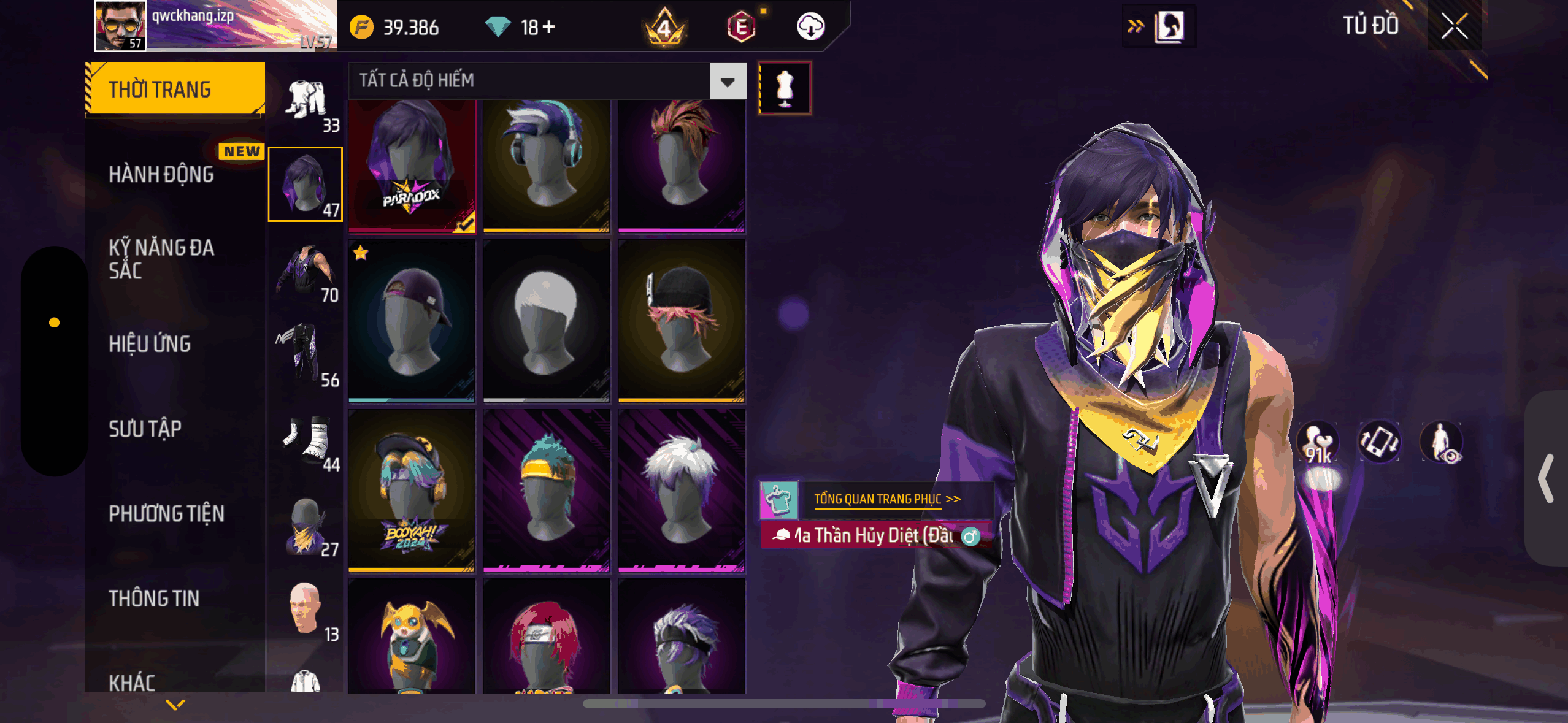Screen dimensions: 1568x723
Task: Show the Thông Tin section
Action: click(154, 598)
